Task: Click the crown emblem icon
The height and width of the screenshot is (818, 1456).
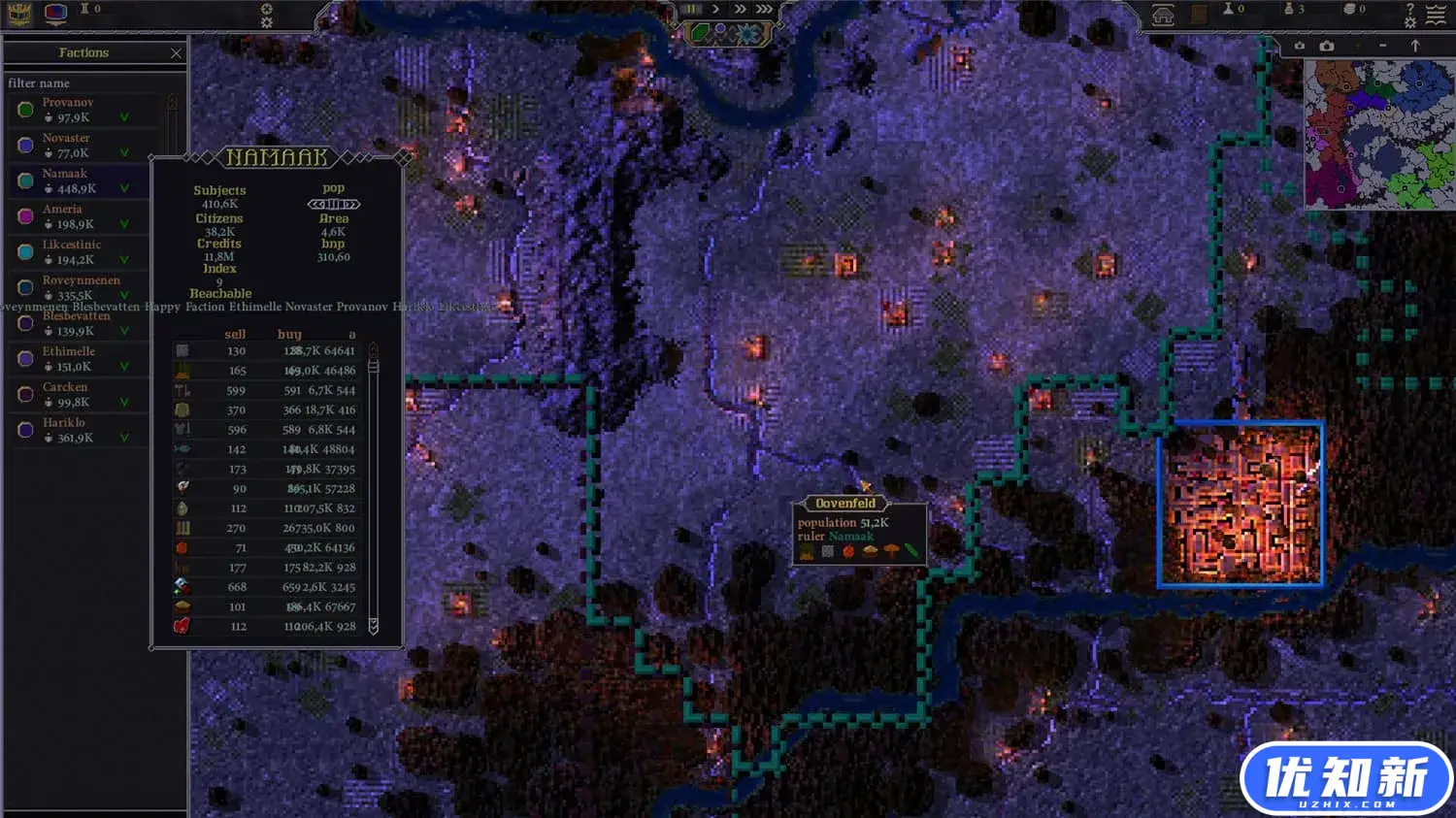Action: click(x=18, y=14)
